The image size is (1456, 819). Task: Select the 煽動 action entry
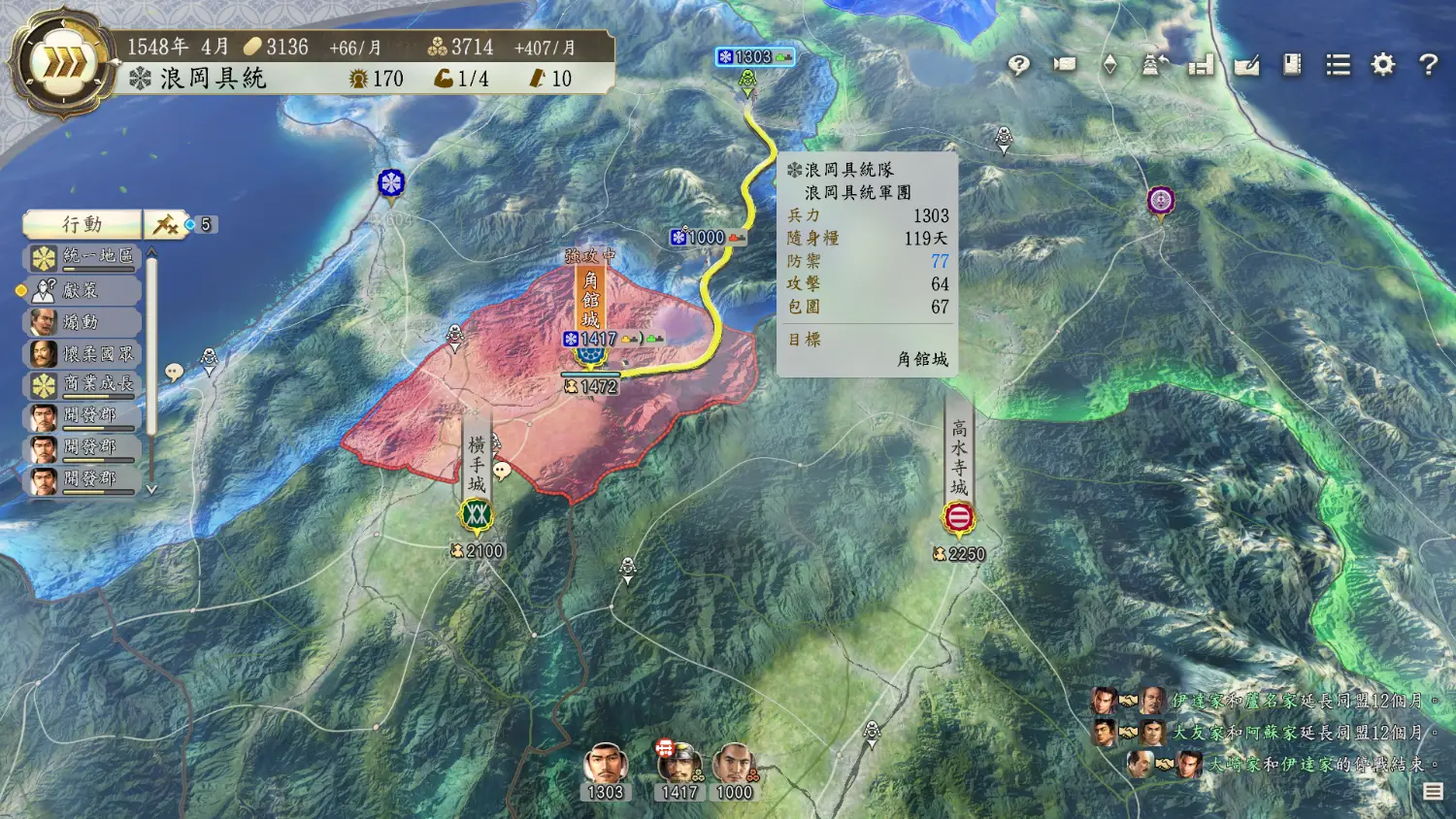(x=83, y=321)
